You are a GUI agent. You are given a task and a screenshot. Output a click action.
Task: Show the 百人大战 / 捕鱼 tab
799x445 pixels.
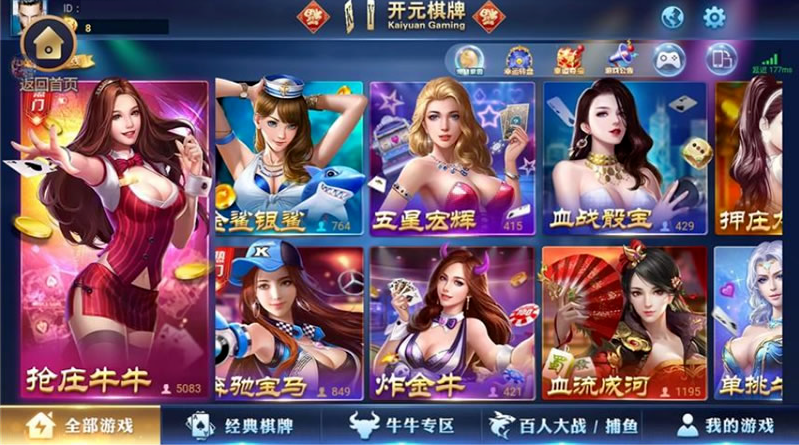click(567, 425)
